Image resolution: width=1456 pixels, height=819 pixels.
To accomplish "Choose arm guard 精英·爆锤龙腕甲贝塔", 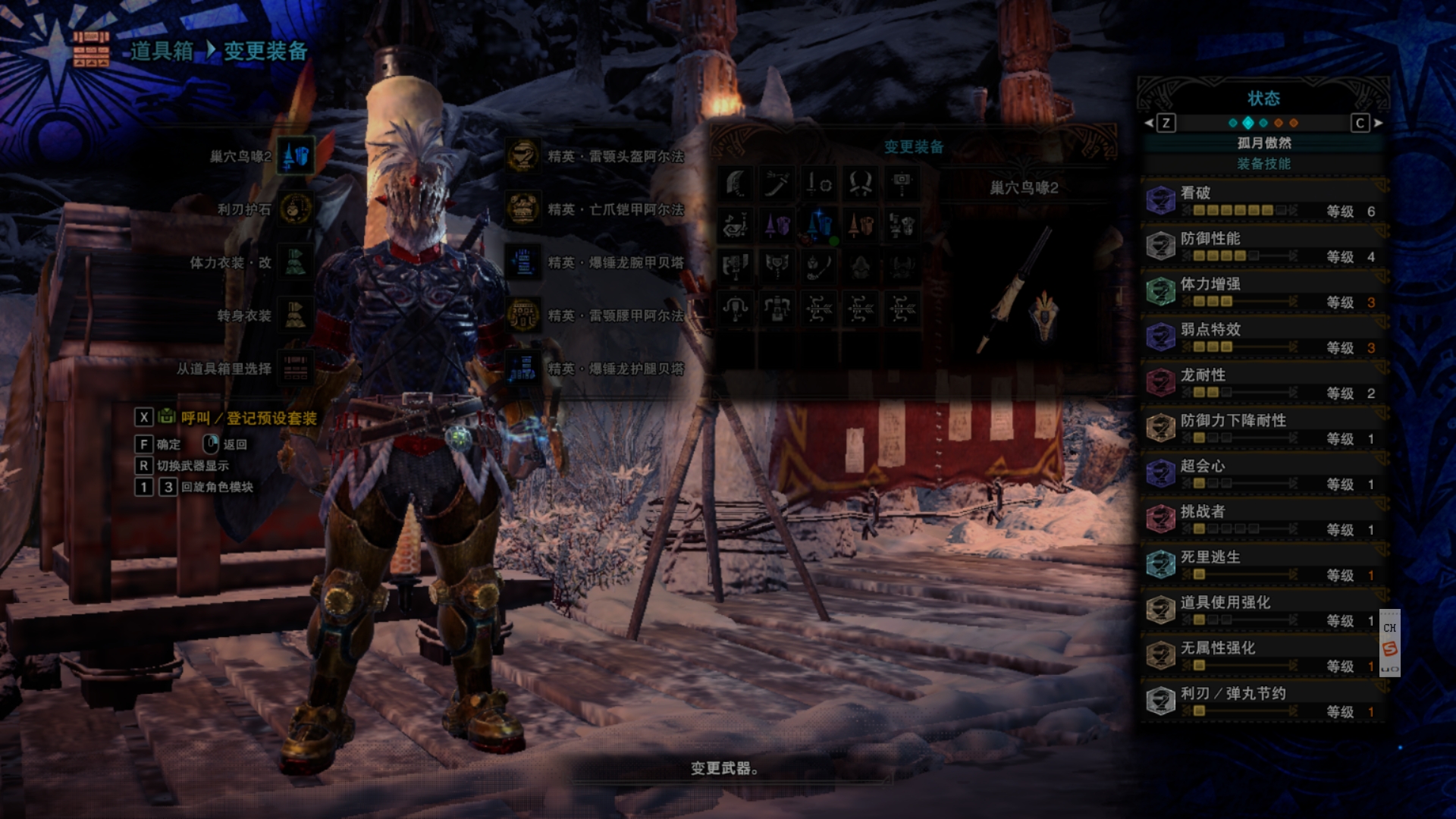I will [522, 262].
